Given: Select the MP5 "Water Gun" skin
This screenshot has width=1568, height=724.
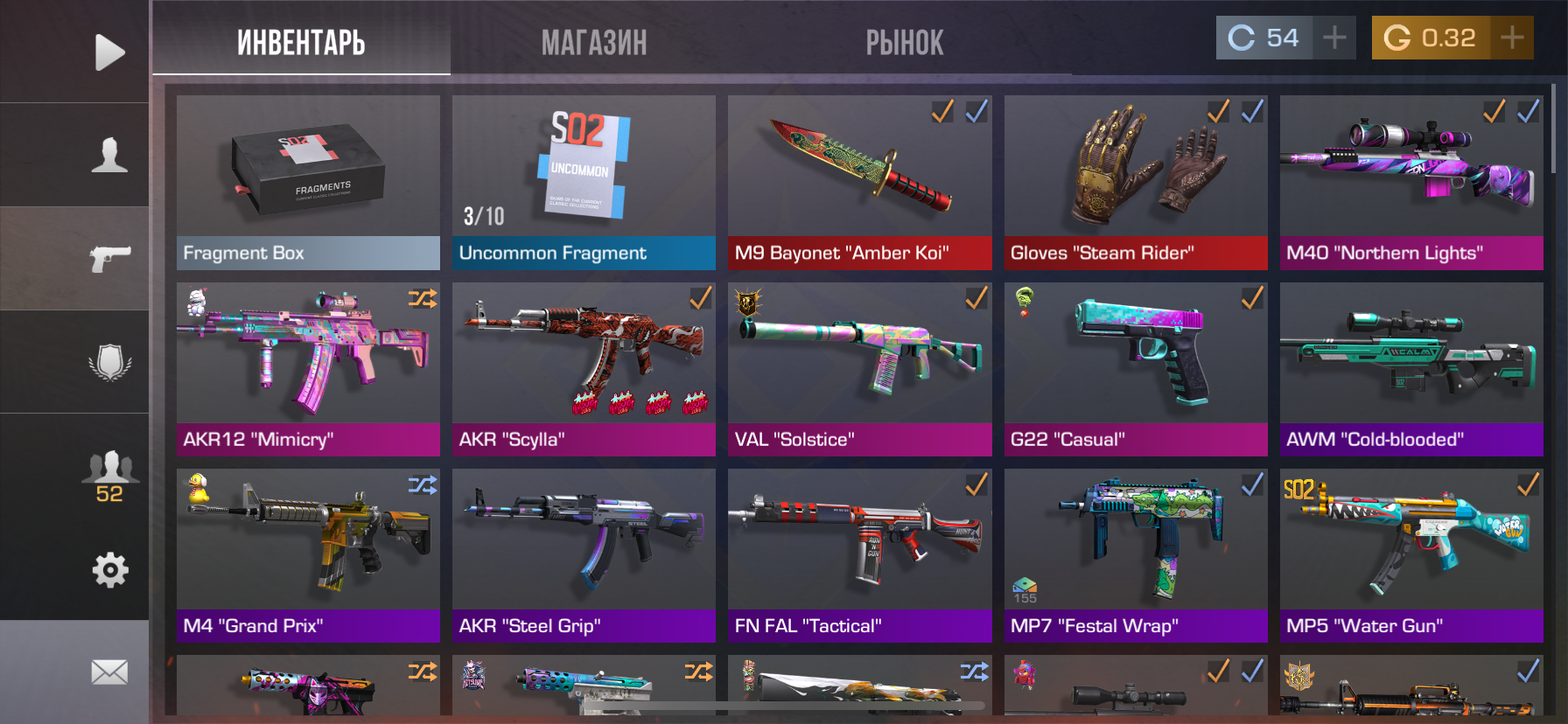Looking at the screenshot, I should point(1410,554).
